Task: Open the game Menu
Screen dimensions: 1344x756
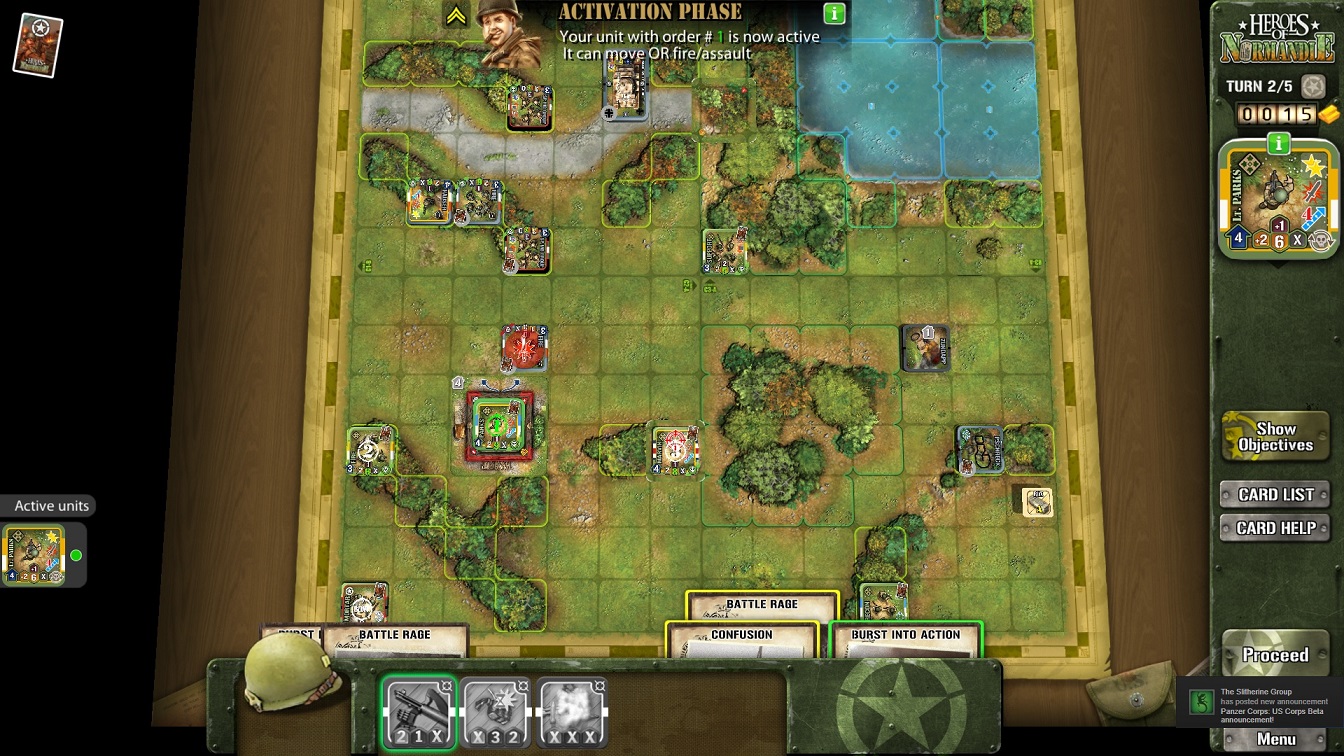Action: [1276, 739]
